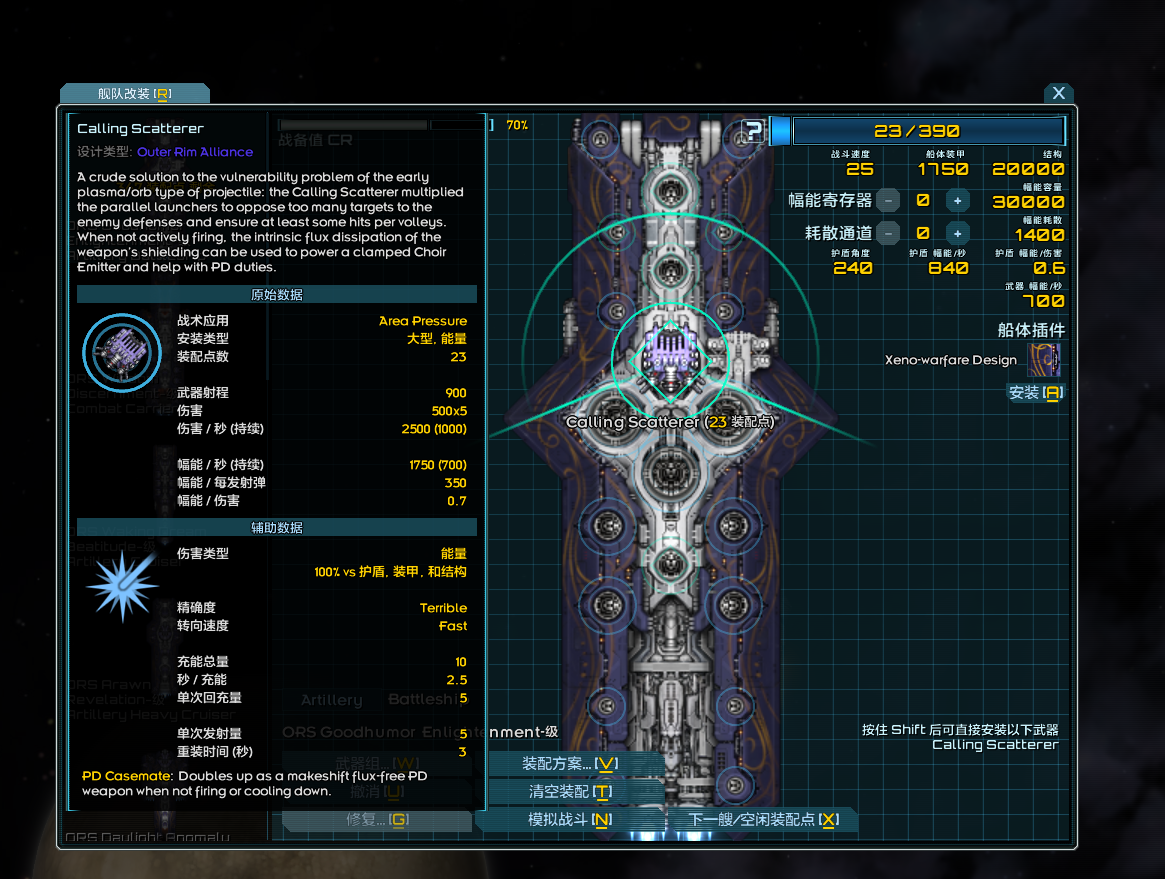
Task: Close the refit screen with the X button
Action: tap(1058, 93)
